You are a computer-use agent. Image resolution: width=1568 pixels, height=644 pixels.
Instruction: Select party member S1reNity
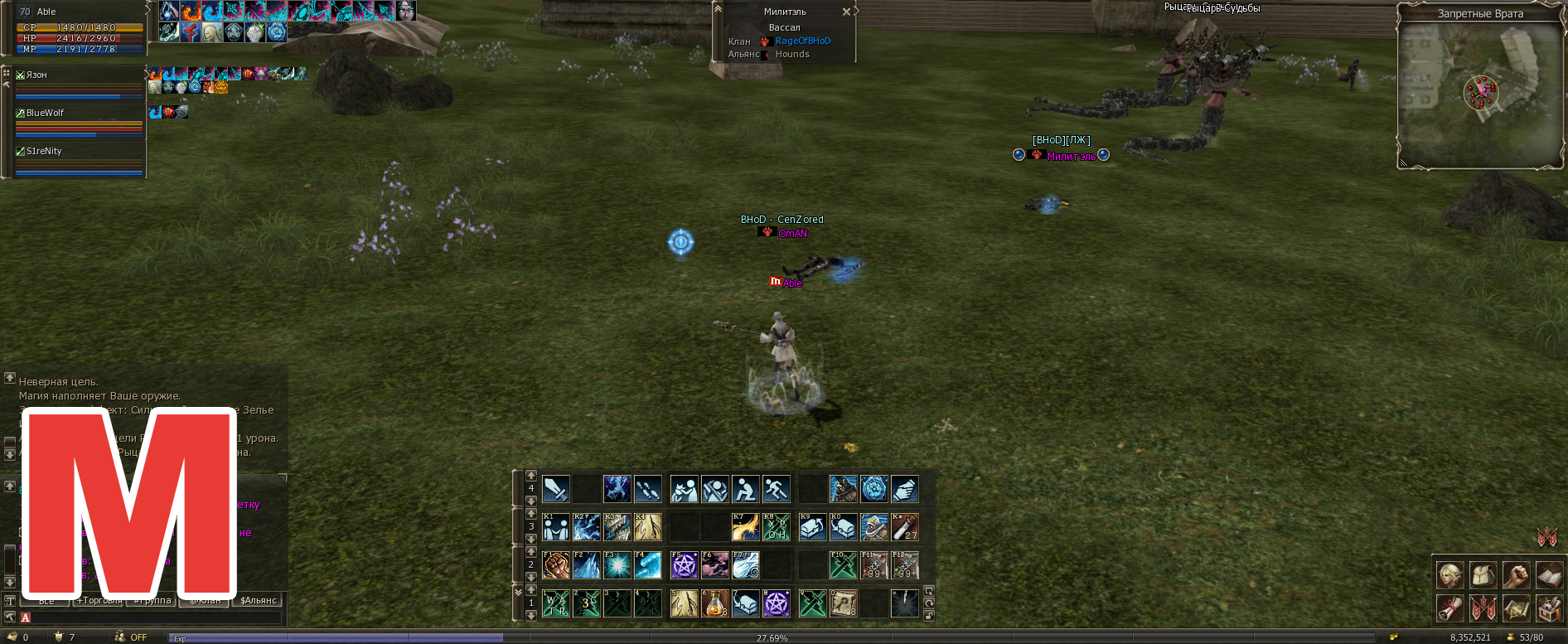44,151
